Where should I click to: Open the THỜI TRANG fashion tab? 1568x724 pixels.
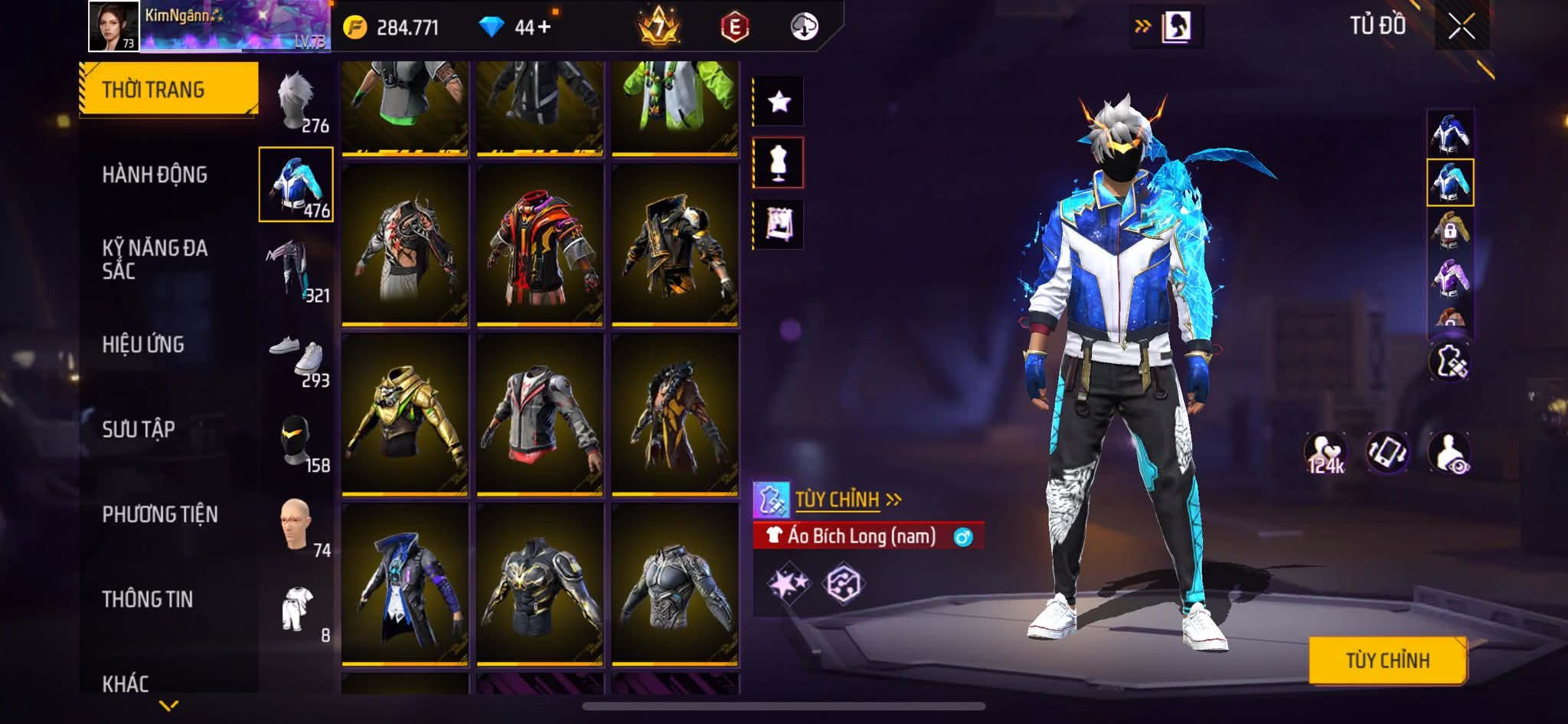tap(168, 90)
